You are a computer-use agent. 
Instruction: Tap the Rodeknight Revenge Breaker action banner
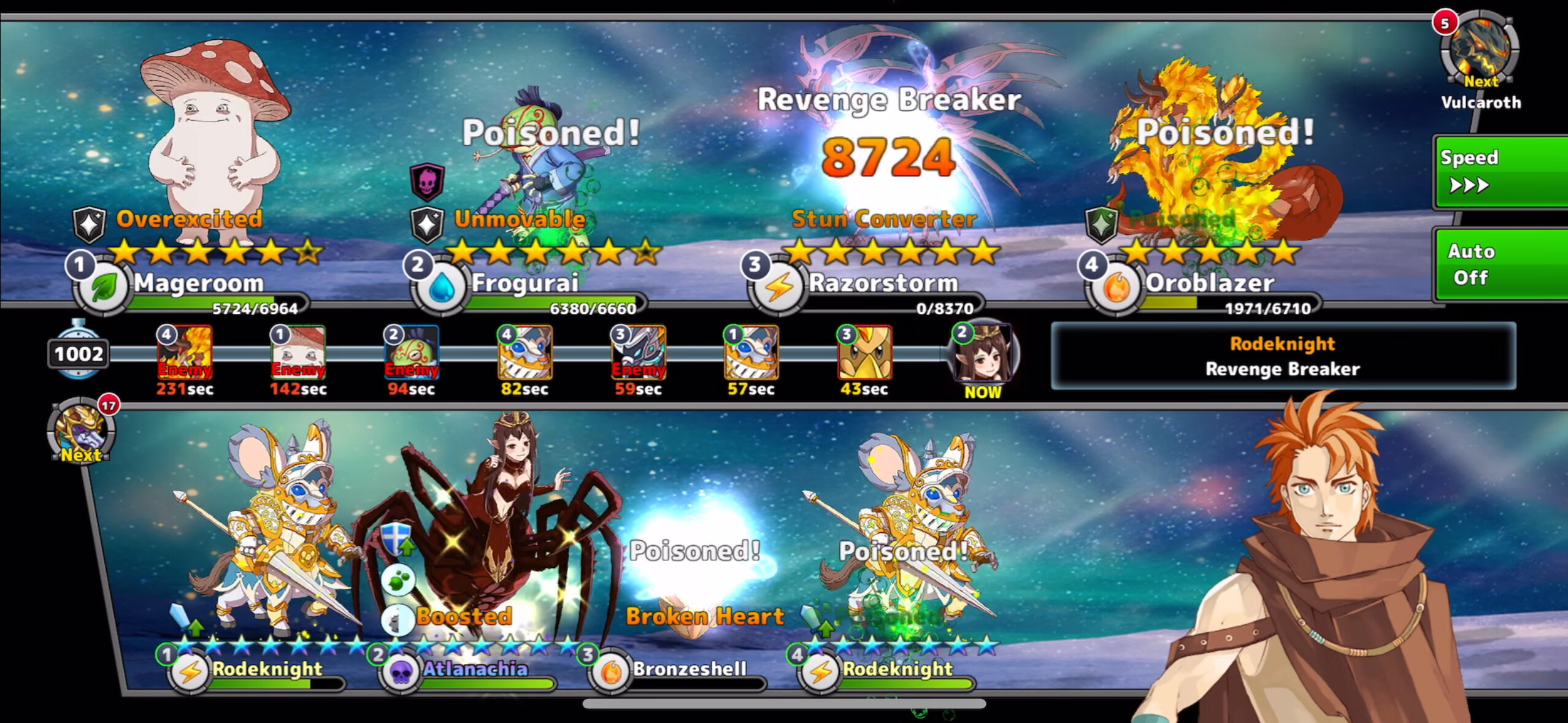pyautogui.click(x=1283, y=356)
